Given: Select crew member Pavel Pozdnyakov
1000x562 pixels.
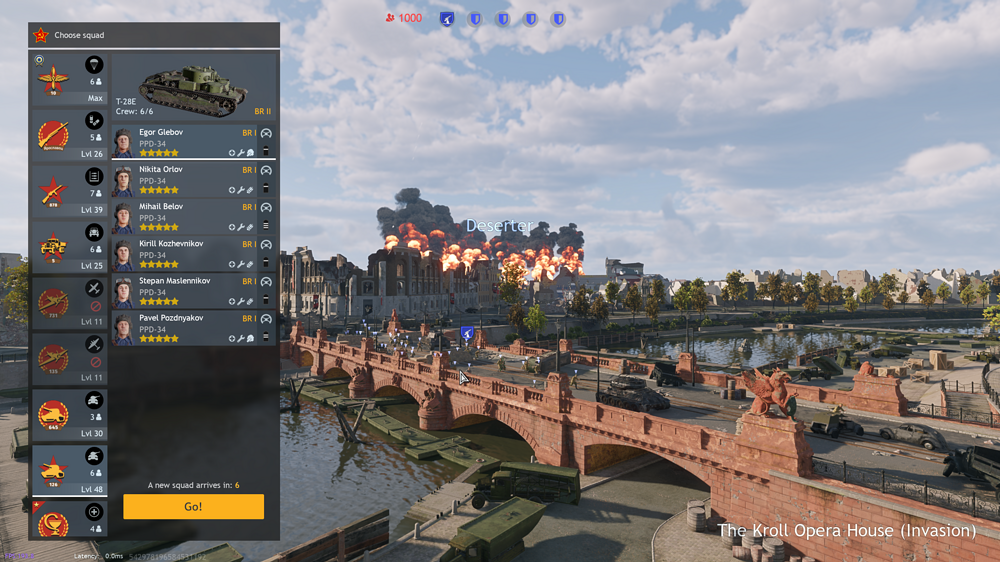Looking at the screenshot, I should 185,328.
